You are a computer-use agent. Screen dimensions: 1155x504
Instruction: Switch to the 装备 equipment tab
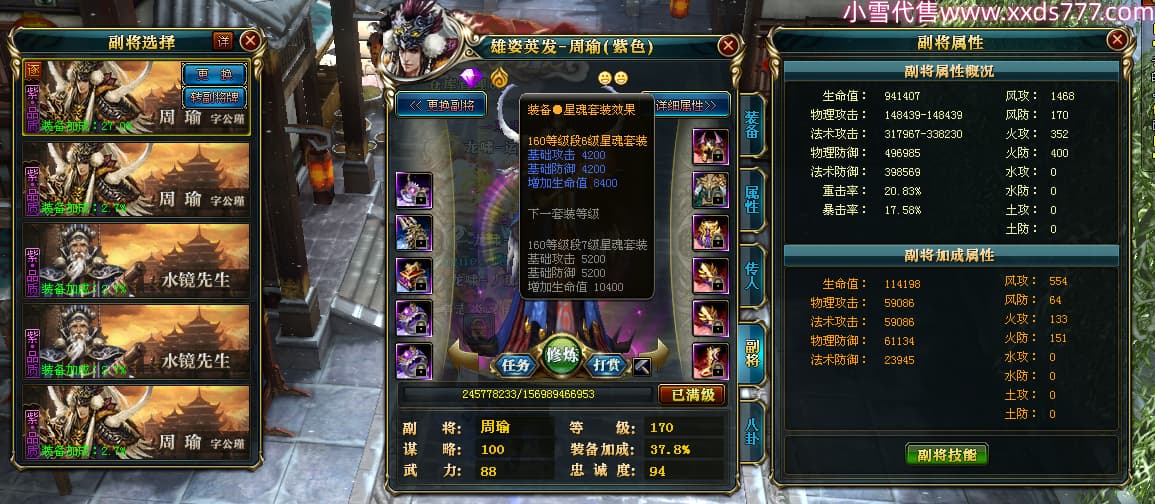pos(751,125)
